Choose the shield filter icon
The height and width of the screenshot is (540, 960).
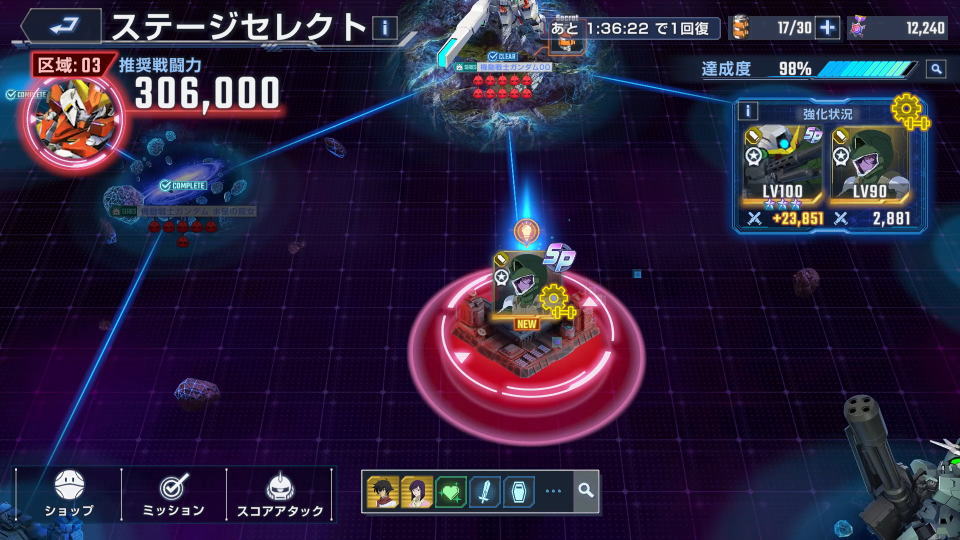click(x=518, y=491)
